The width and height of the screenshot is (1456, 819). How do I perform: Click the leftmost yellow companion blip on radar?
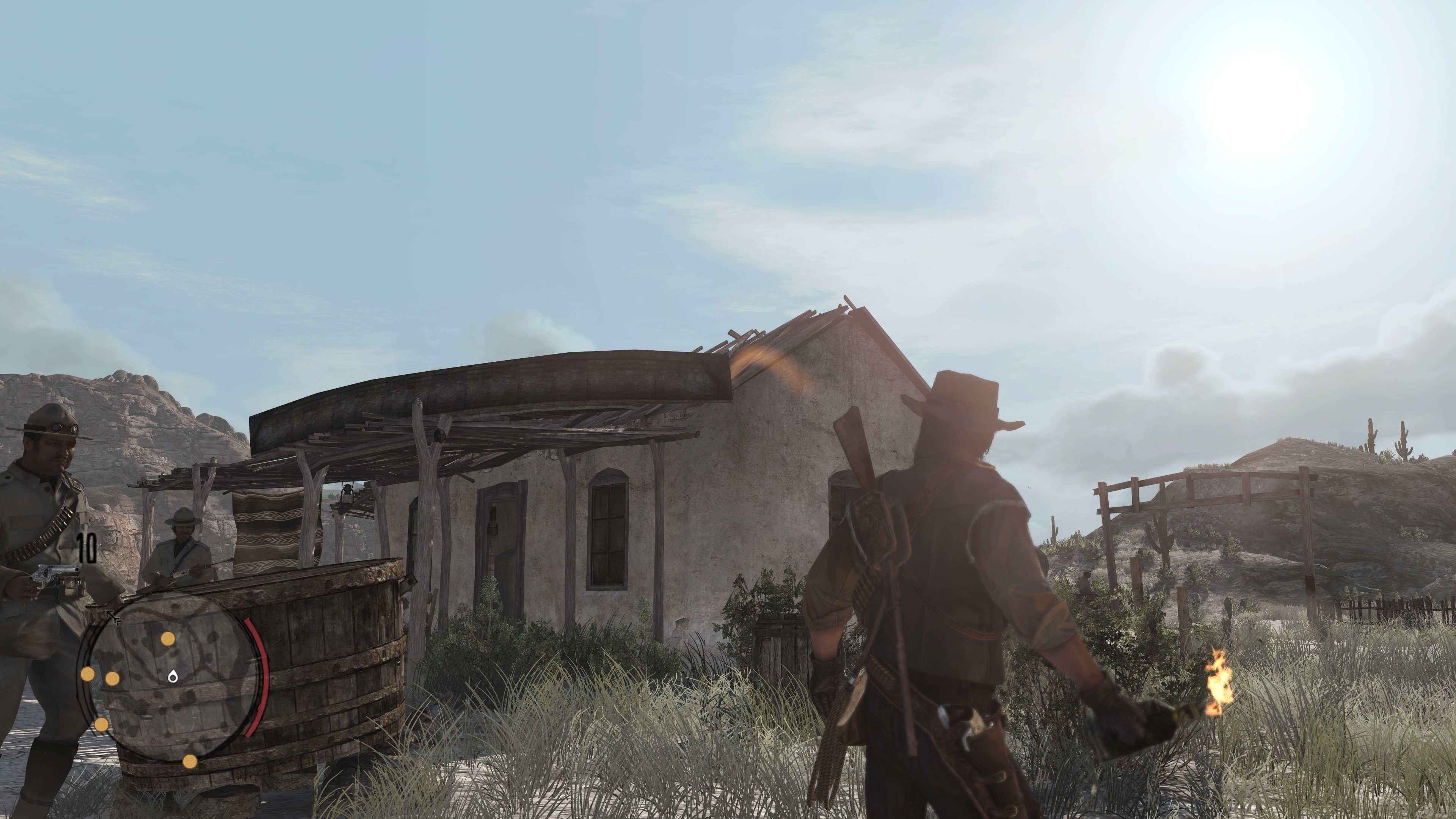click(x=88, y=674)
